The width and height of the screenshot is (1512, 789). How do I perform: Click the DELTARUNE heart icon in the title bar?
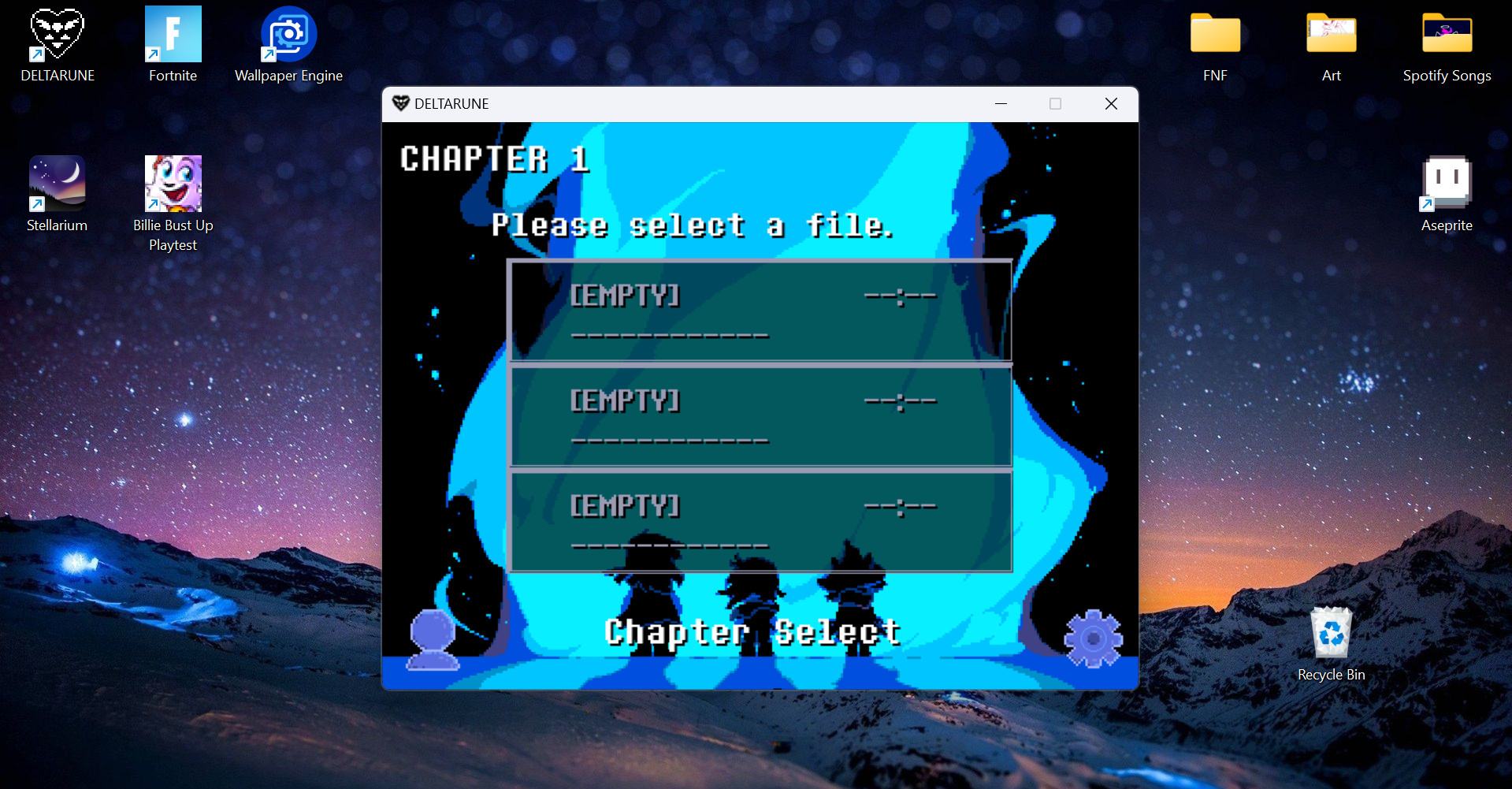[400, 103]
